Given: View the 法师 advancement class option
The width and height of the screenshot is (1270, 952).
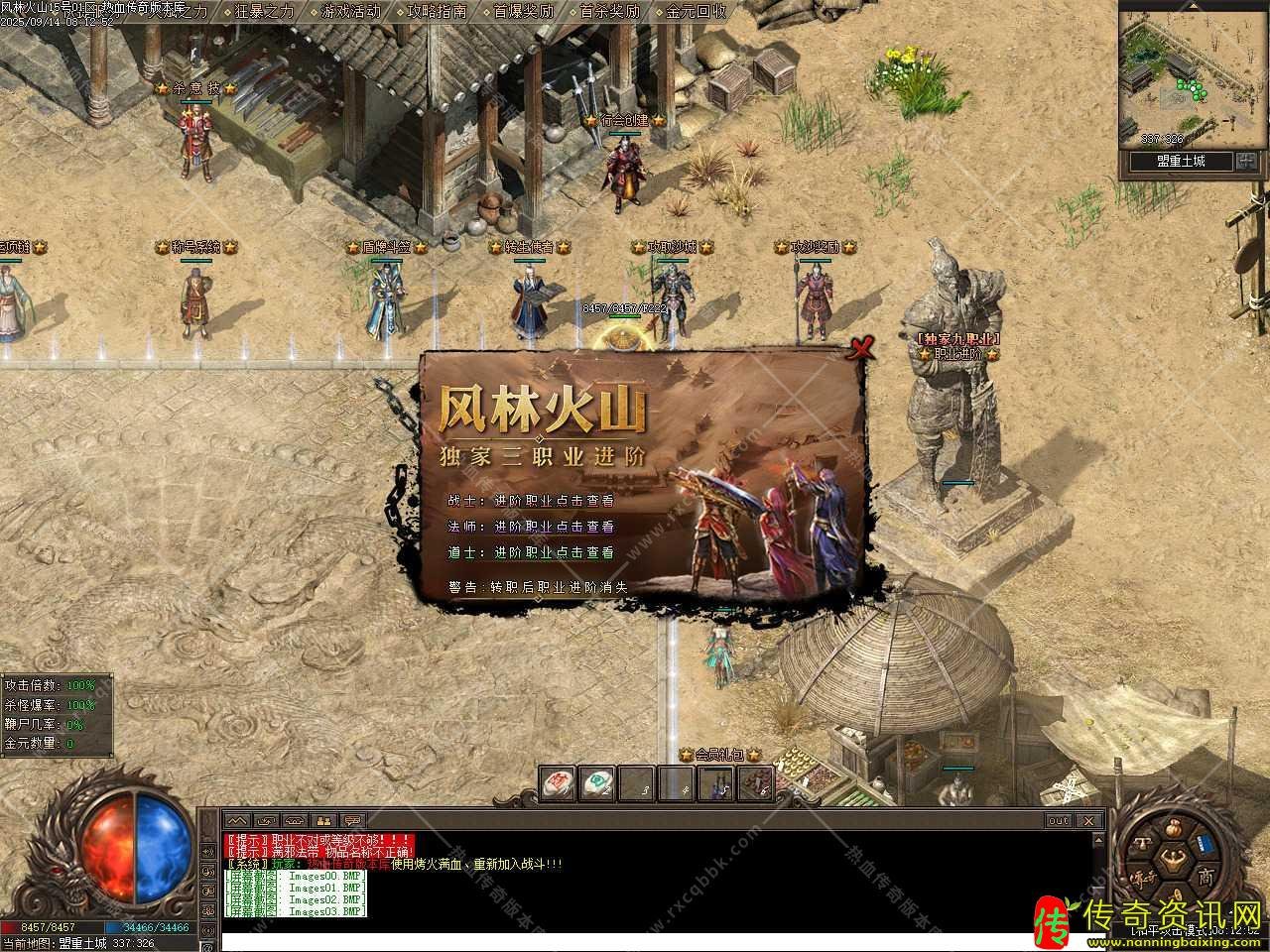Looking at the screenshot, I should 554,527.
